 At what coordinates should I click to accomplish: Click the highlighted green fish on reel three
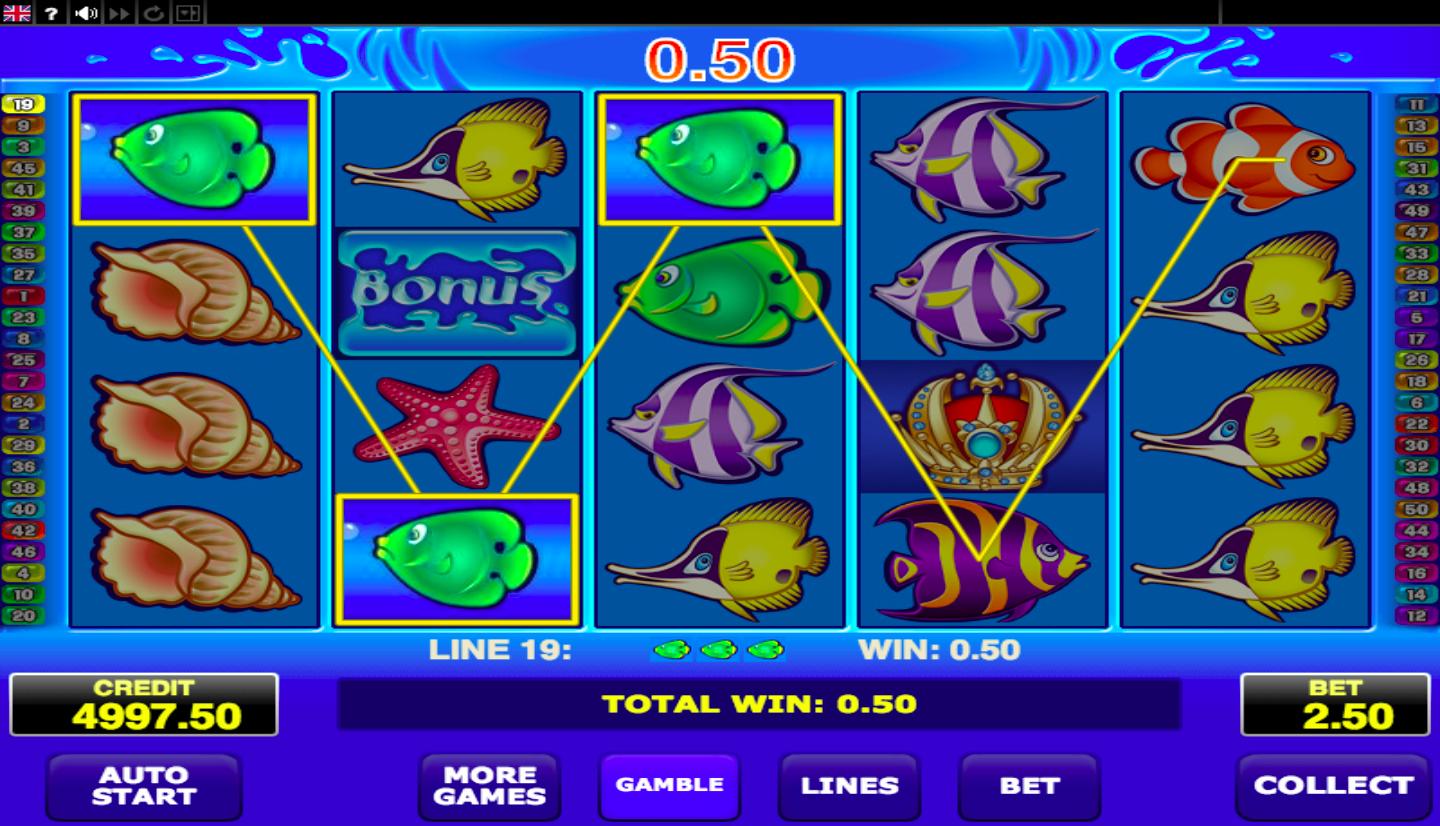pos(720,157)
